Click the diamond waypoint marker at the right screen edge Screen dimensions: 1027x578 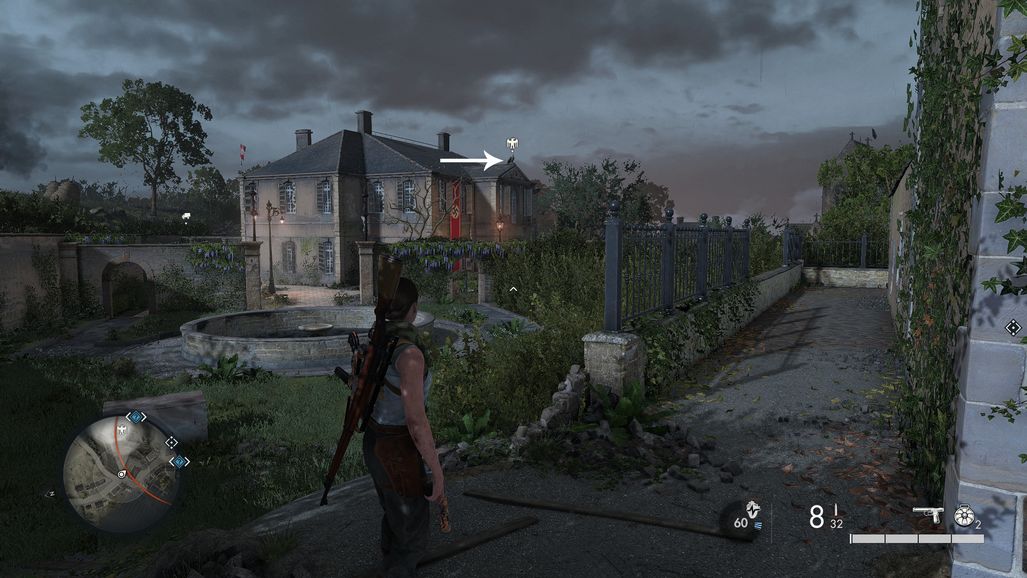point(1013,327)
